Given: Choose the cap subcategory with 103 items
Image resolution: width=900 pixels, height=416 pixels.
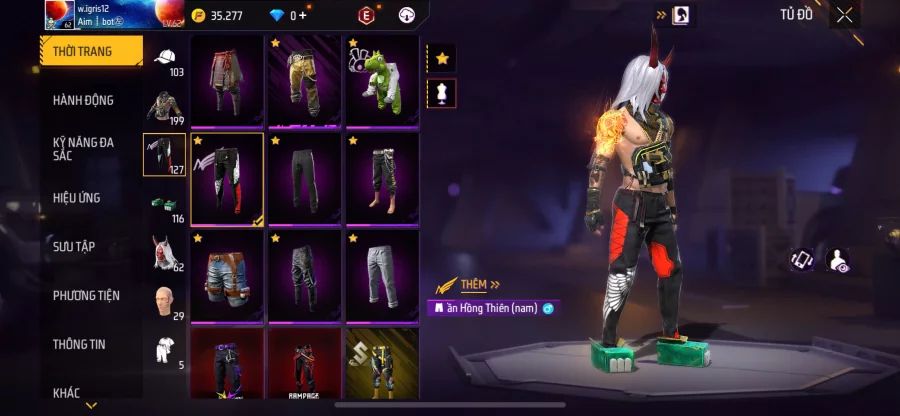Looking at the screenshot, I should 164,59.
